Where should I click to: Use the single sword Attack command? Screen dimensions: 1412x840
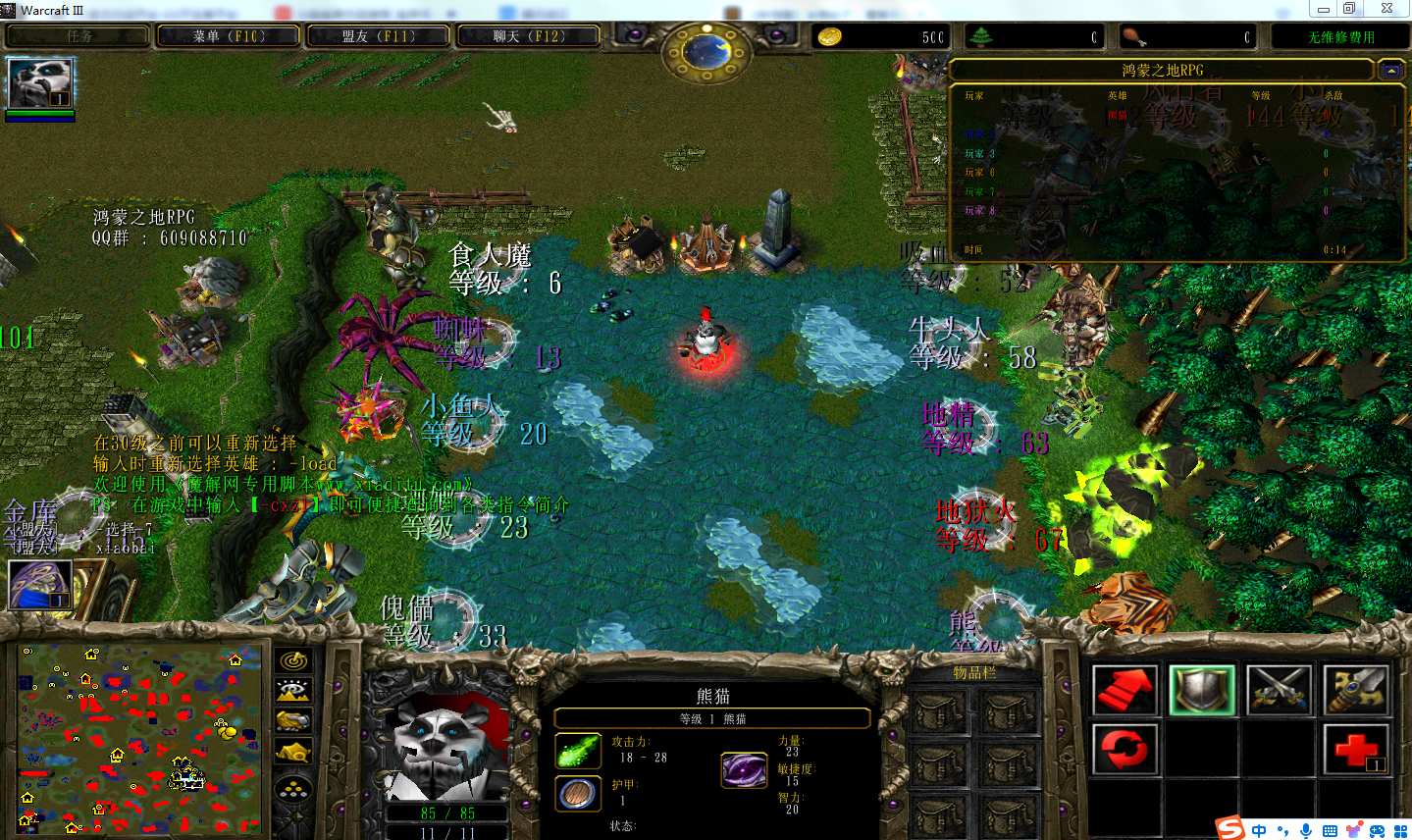[x=1355, y=689]
